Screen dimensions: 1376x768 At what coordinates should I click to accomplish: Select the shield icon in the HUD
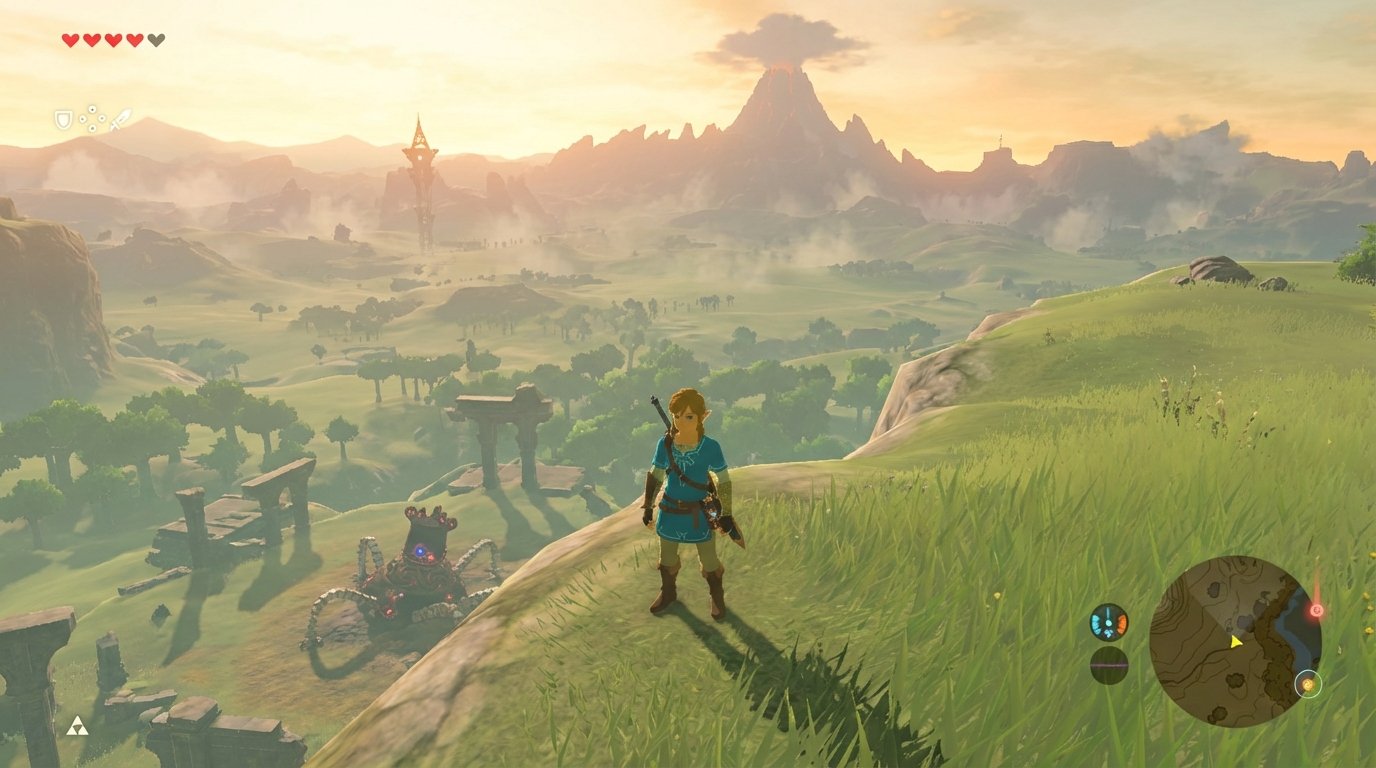65,121
